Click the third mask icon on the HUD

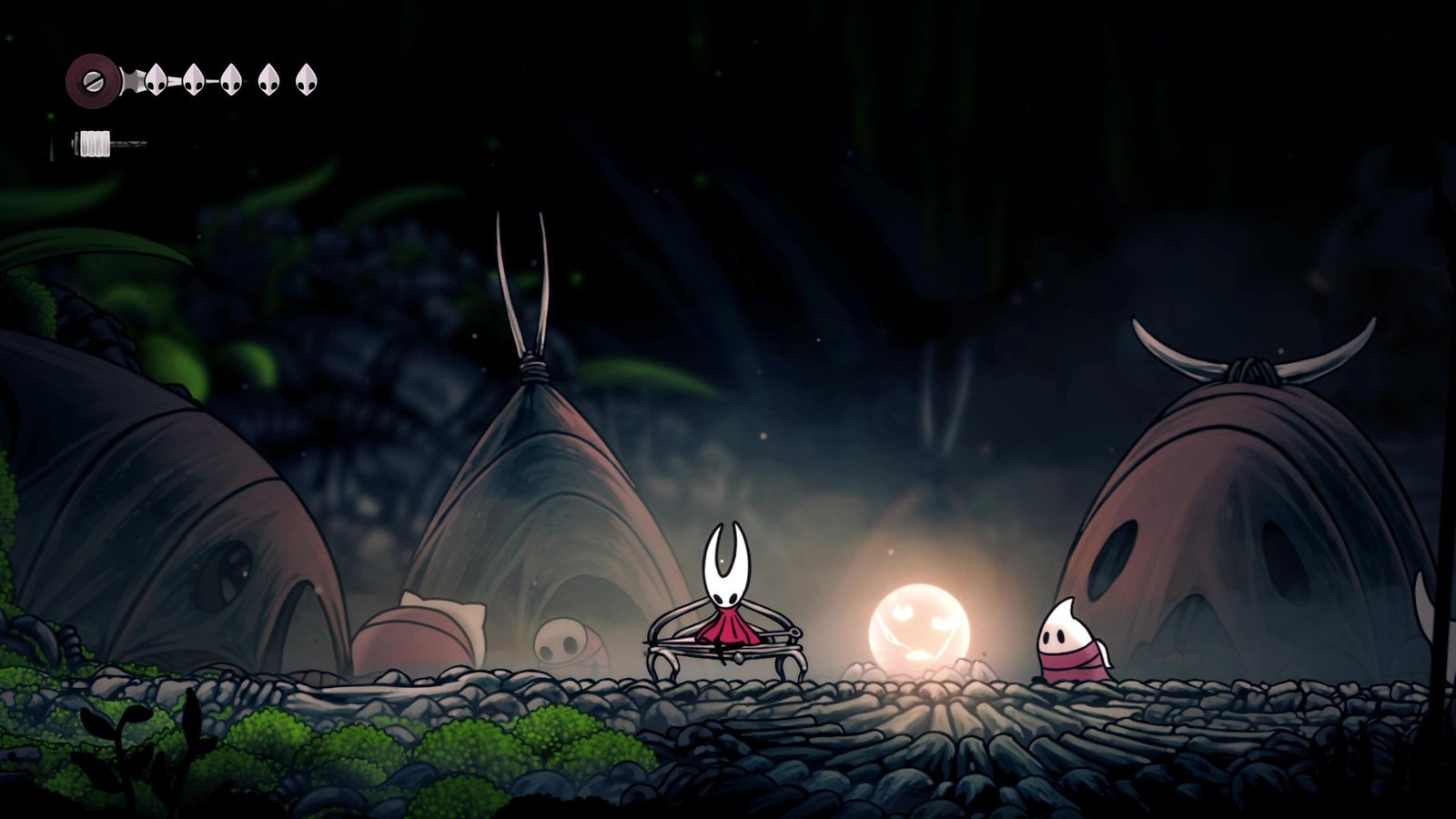click(x=231, y=80)
